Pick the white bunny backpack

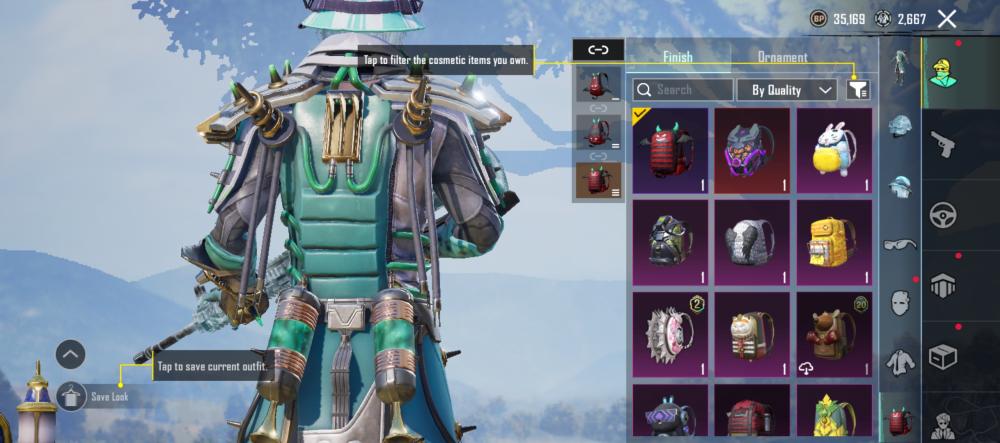[x=833, y=150]
